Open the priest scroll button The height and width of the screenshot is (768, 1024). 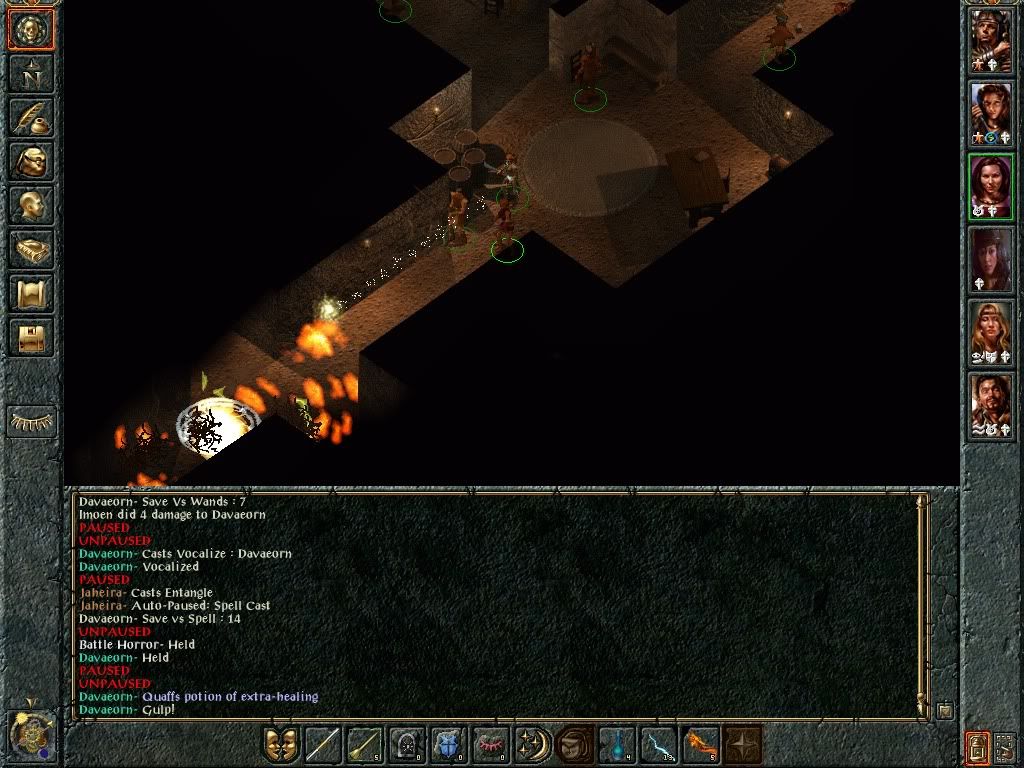[31, 293]
